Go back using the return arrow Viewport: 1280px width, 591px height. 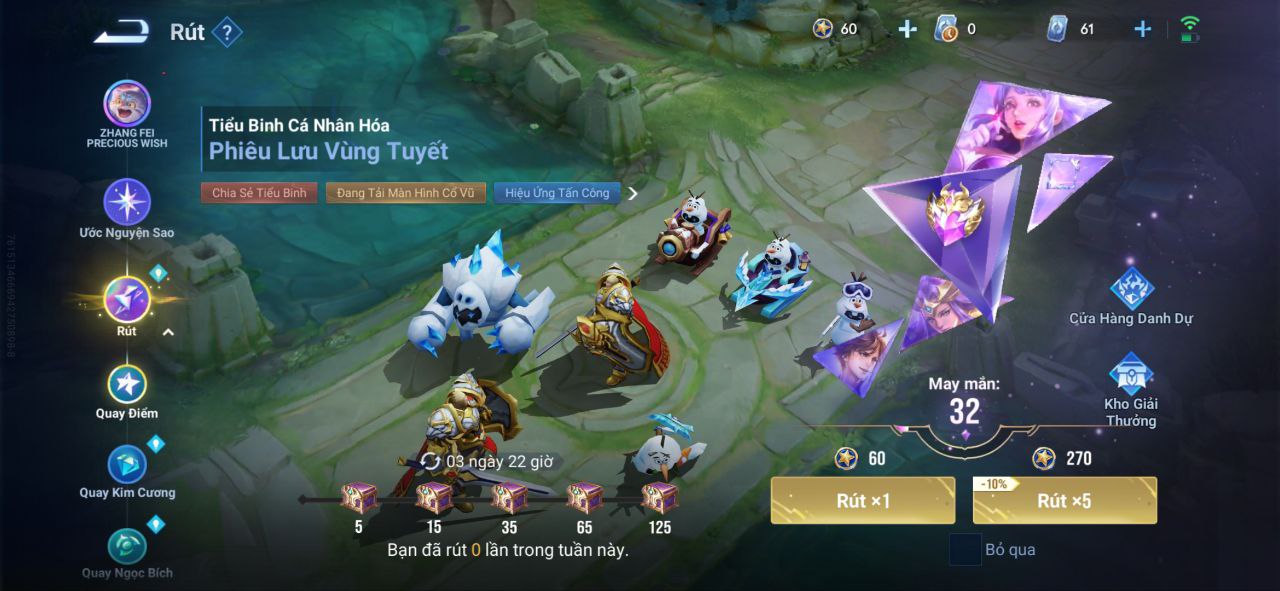[x=121, y=32]
